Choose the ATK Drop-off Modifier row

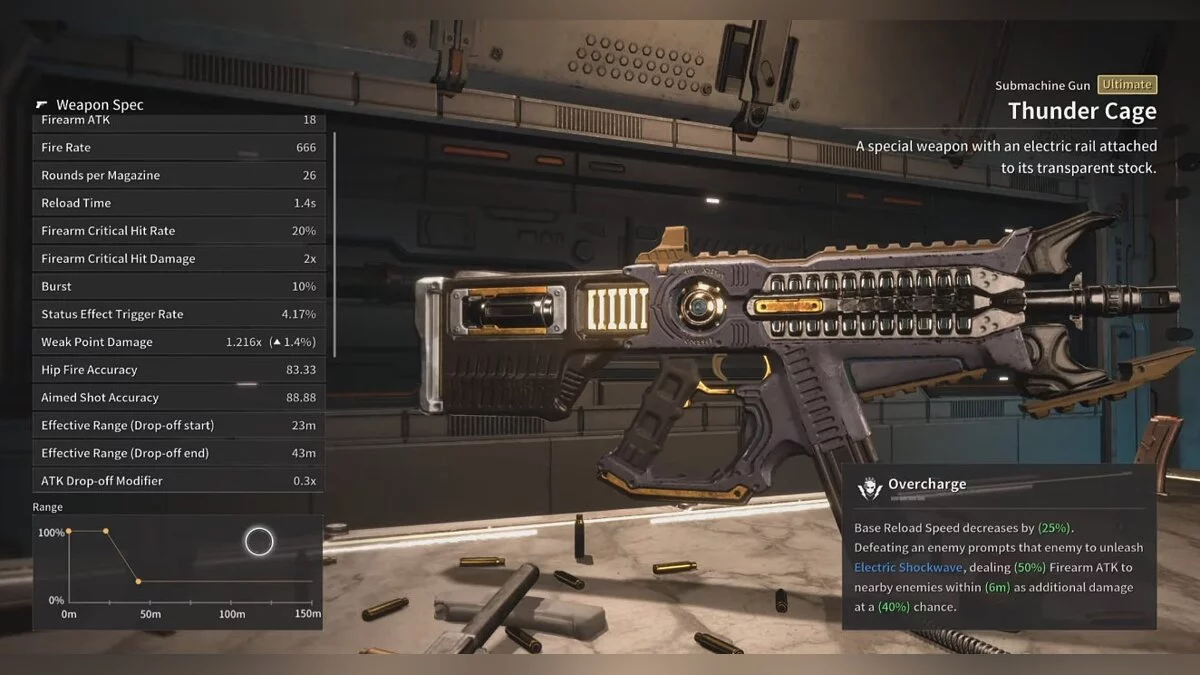tap(178, 481)
